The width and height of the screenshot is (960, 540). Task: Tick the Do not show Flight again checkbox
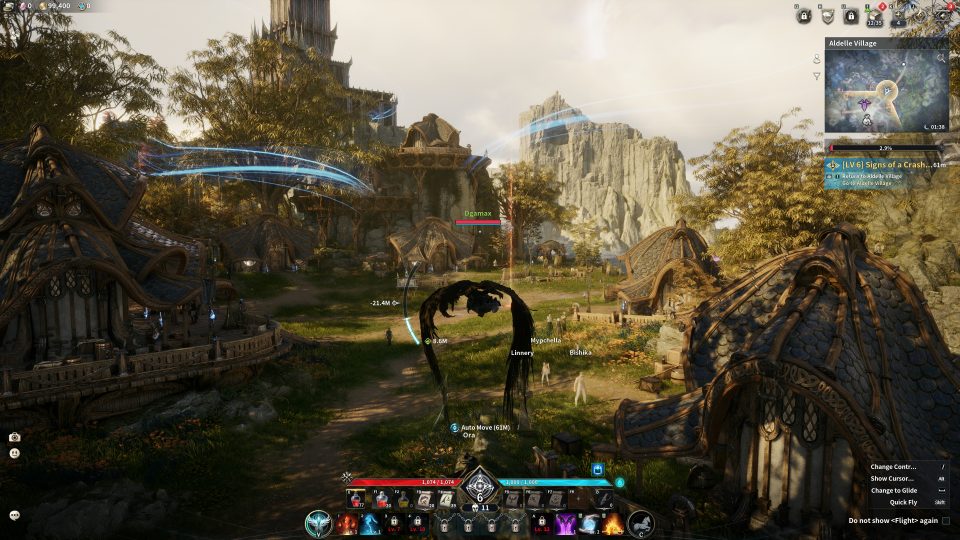pyautogui.click(x=945, y=520)
